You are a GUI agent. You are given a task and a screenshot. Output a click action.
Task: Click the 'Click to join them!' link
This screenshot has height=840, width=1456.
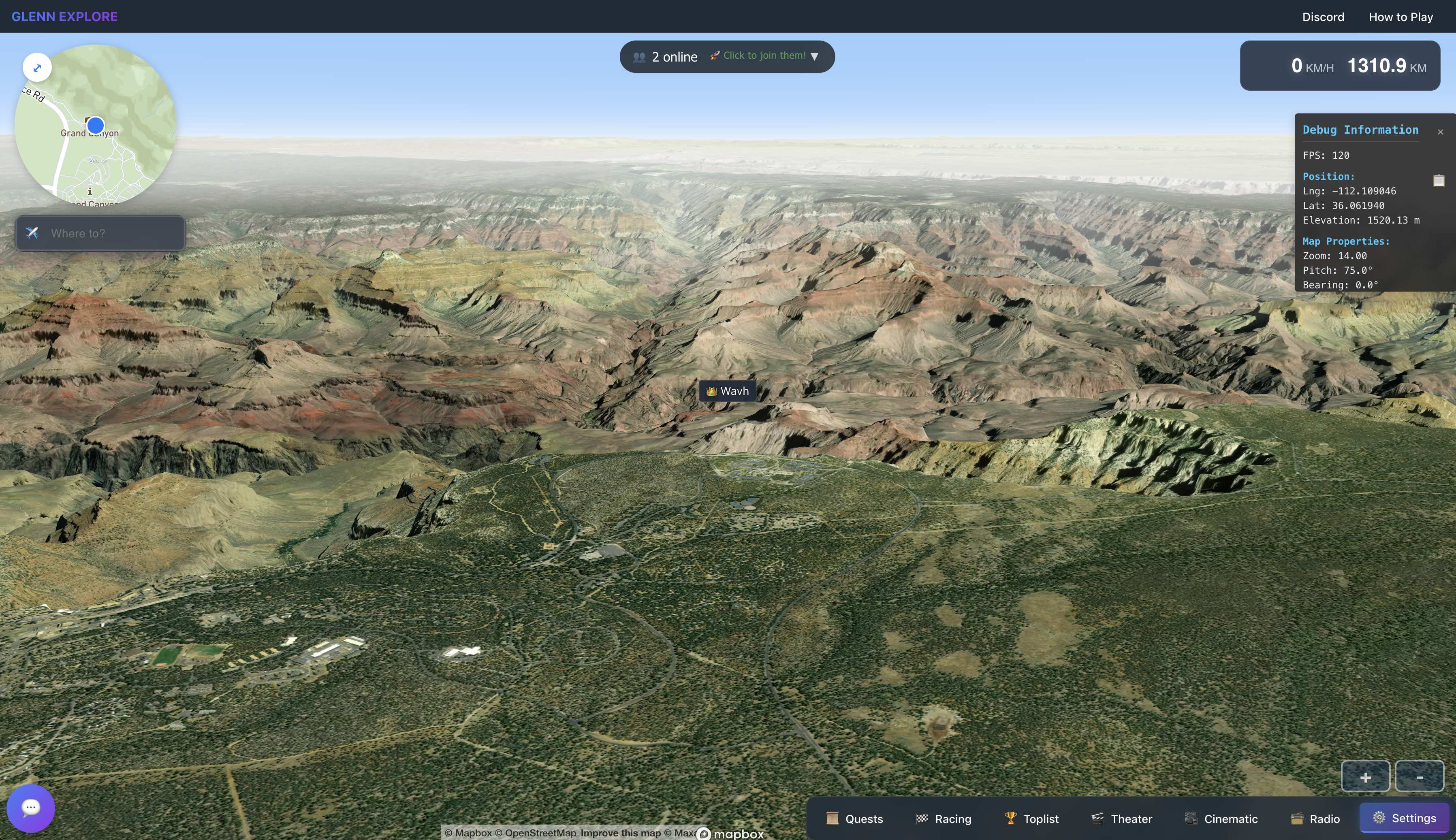tap(763, 55)
